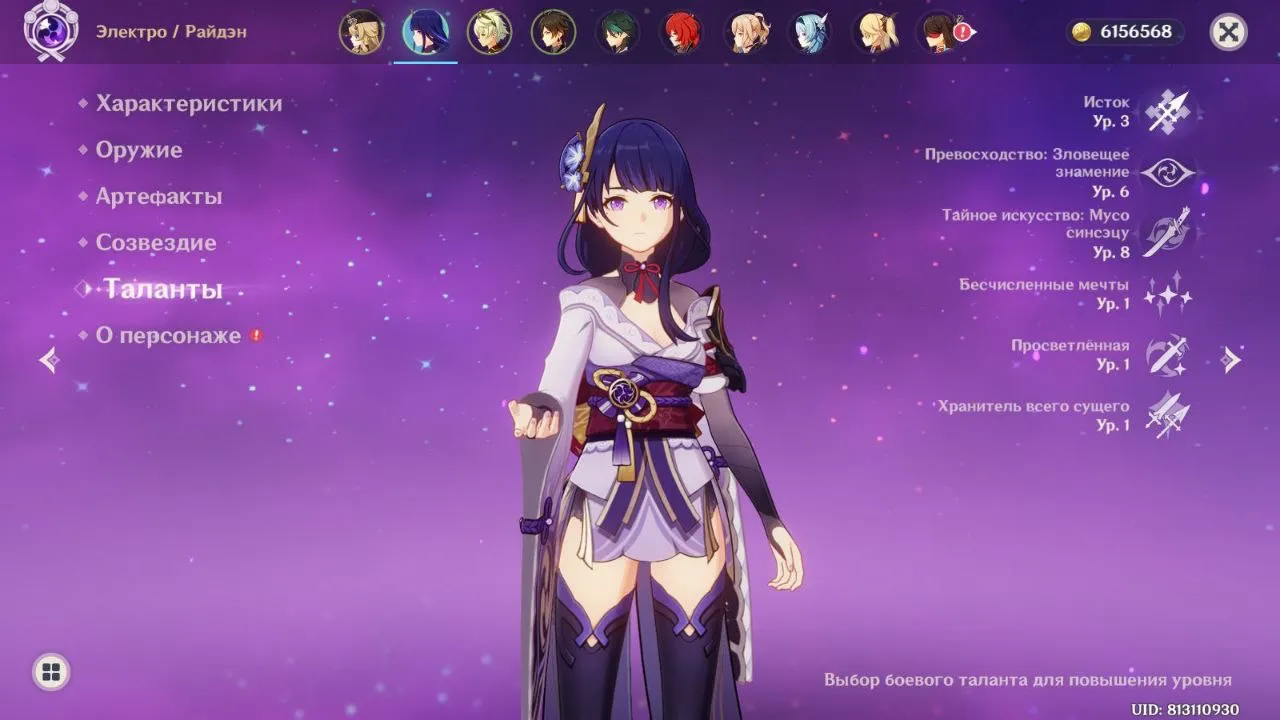Image resolution: width=1280 pixels, height=720 pixels.
Task: Choose the Превосходство: Зловещее знамение talent
Action: click(1167, 173)
